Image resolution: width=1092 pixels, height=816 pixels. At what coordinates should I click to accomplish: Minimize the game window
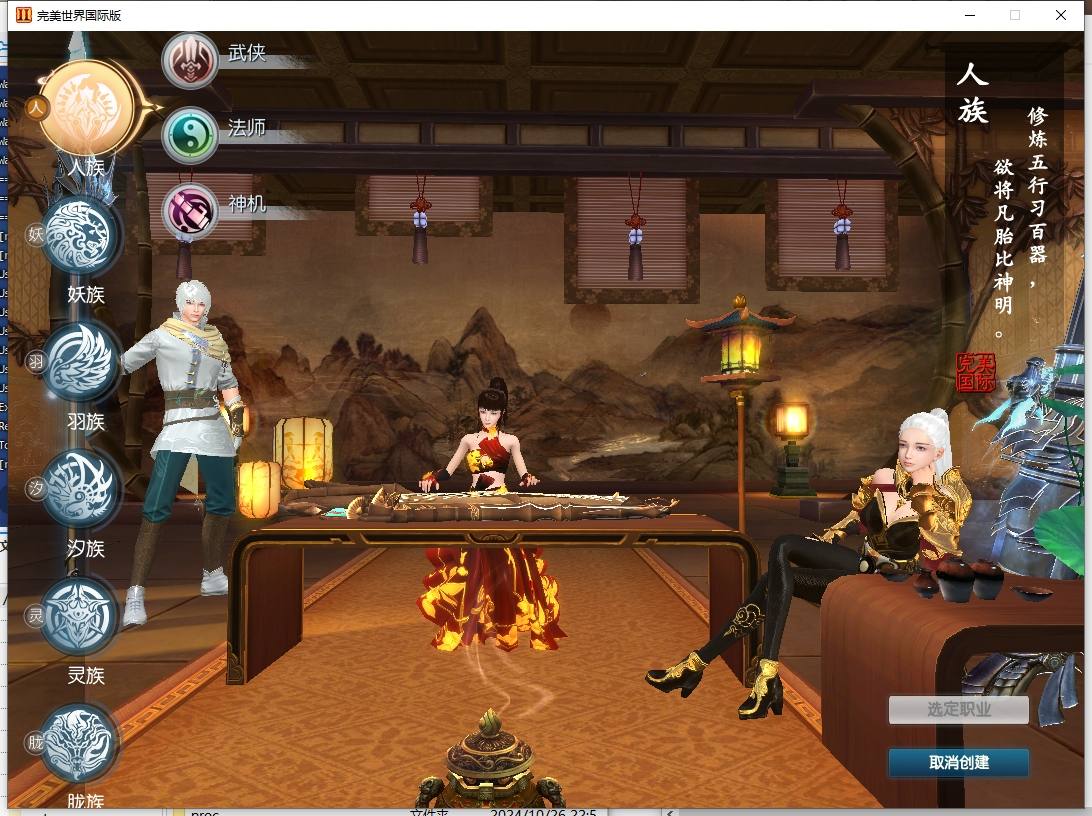(x=969, y=15)
